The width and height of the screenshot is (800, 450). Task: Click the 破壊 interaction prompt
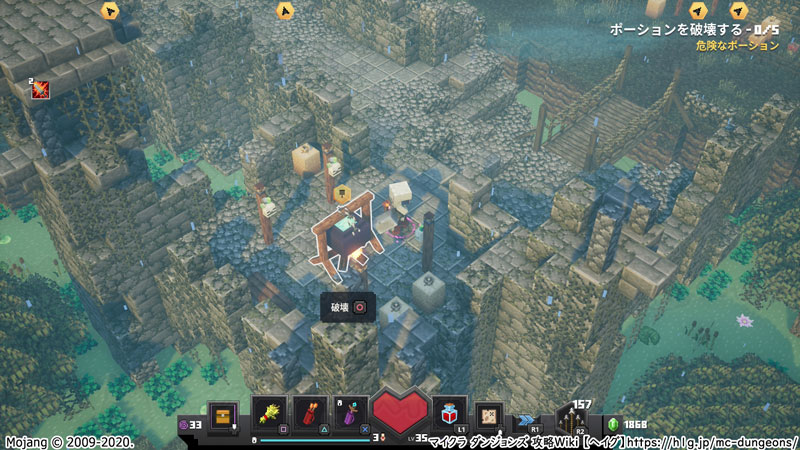(348, 307)
